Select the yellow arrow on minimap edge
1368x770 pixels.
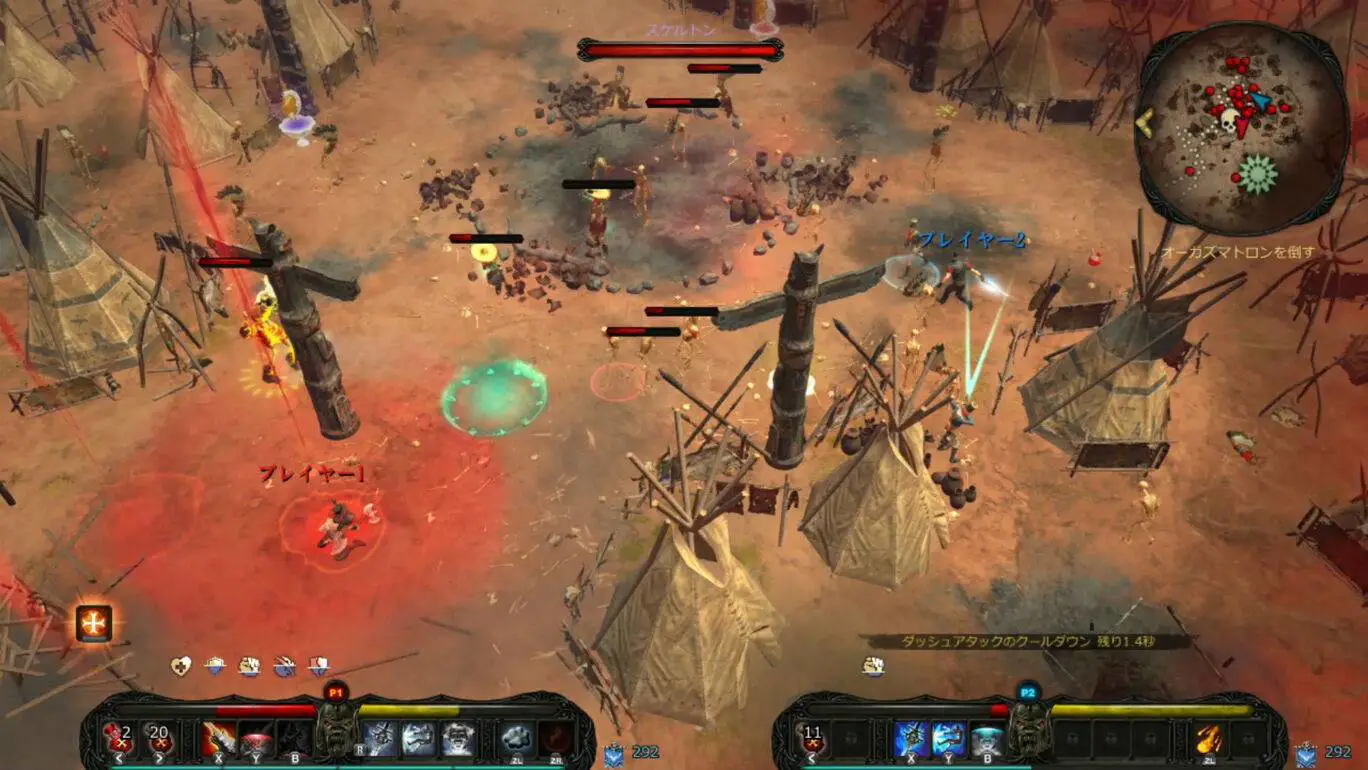tap(1146, 123)
